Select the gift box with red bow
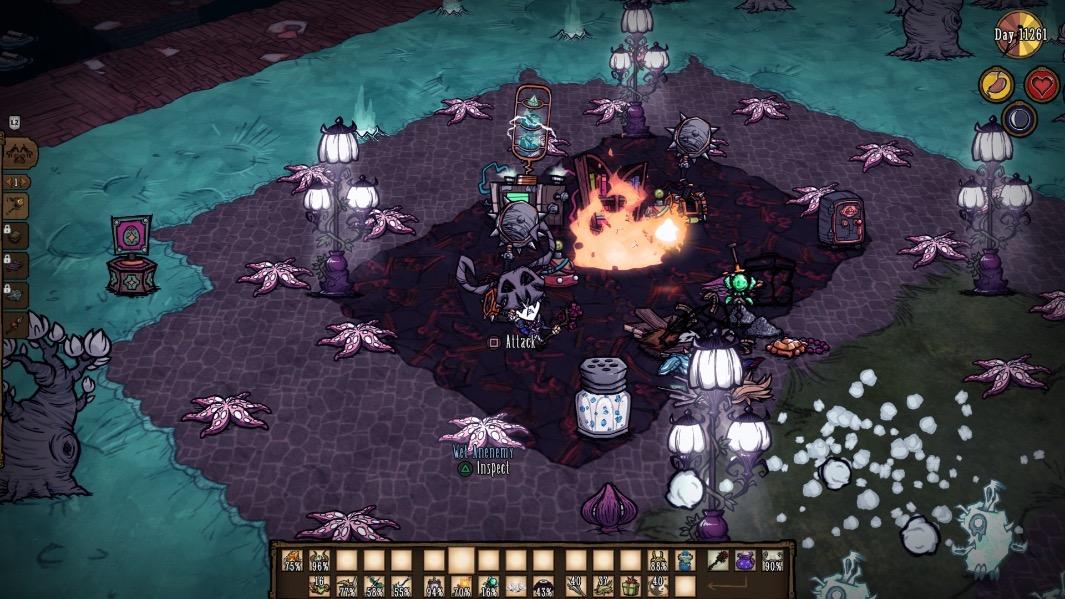Viewport: 1065px width, 599px height. tap(630, 586)
